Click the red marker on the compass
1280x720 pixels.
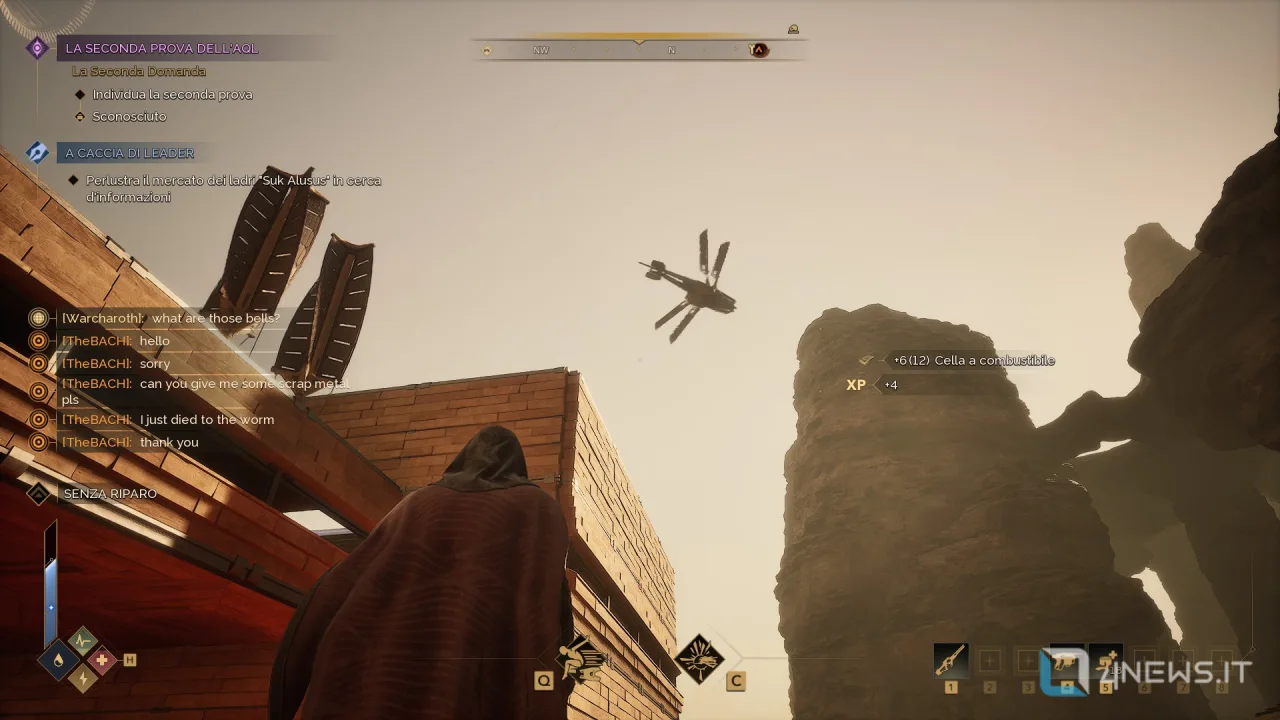pyautogui.click(x=758, y=49)
